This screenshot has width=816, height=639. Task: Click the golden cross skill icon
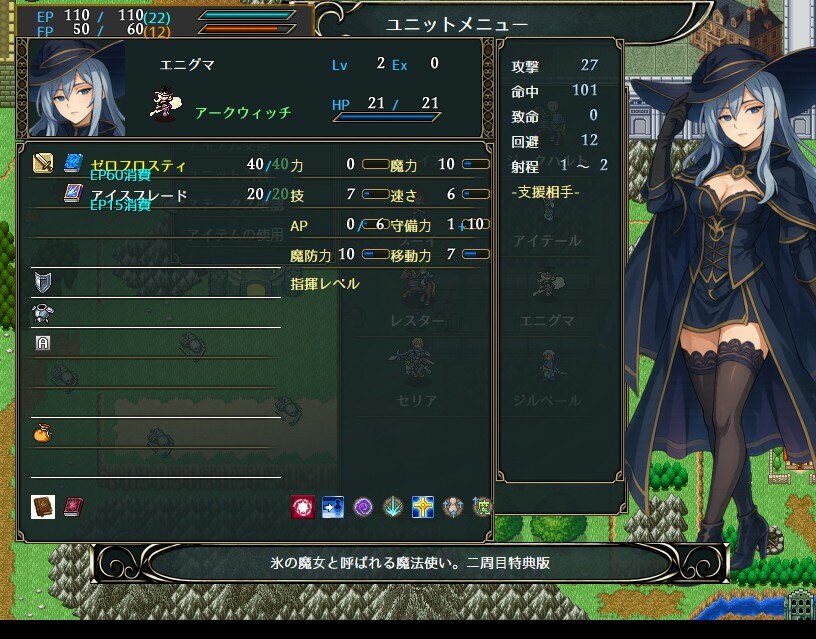(x=423, y=506)
